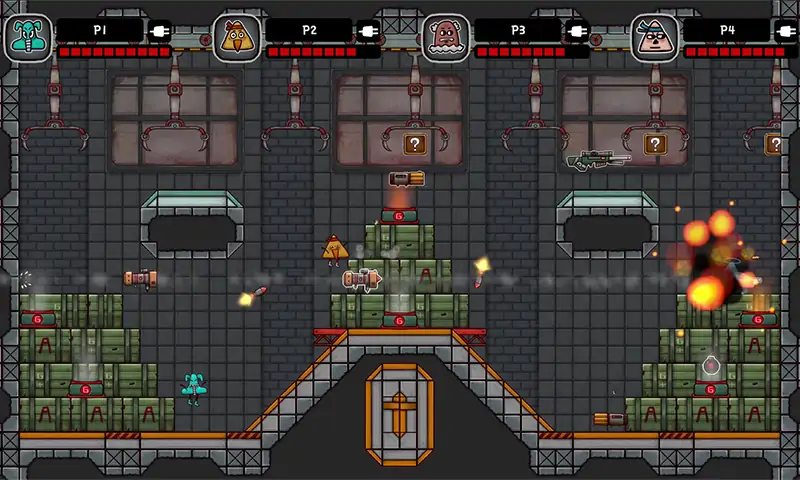This screenshot has height=480, width=800.
Task: Click the plug icon beside P1
Action: coord(160,31)
